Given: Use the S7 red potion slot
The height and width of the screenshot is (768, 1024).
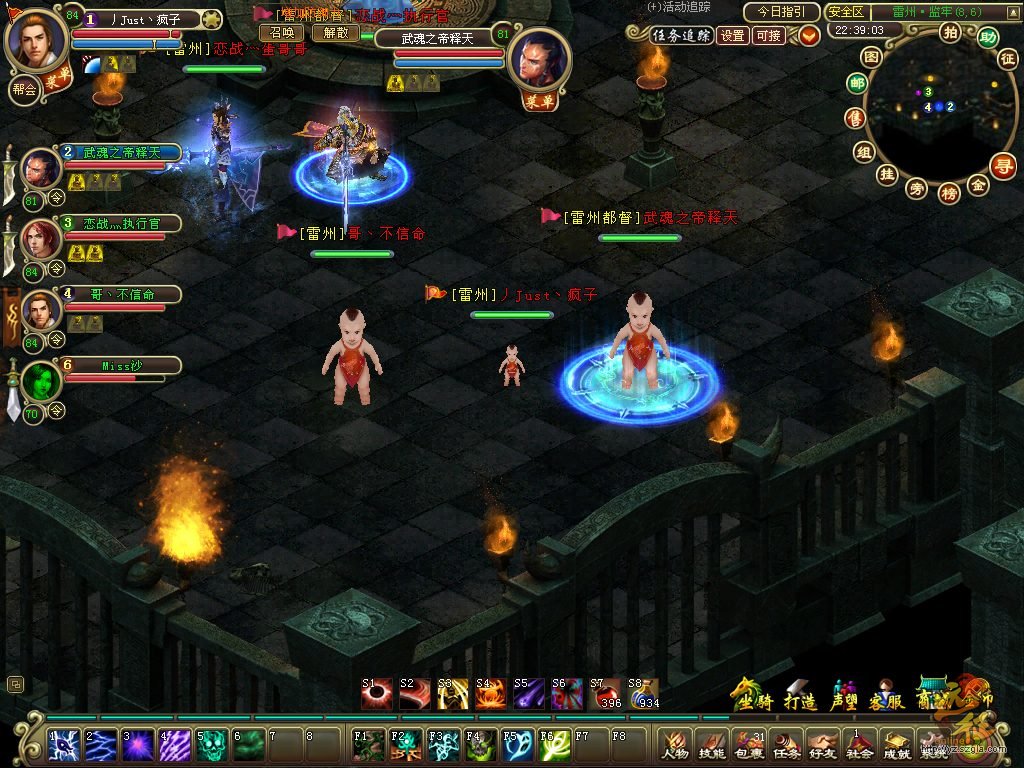Looking at the screenshot, I should (606, 692).
